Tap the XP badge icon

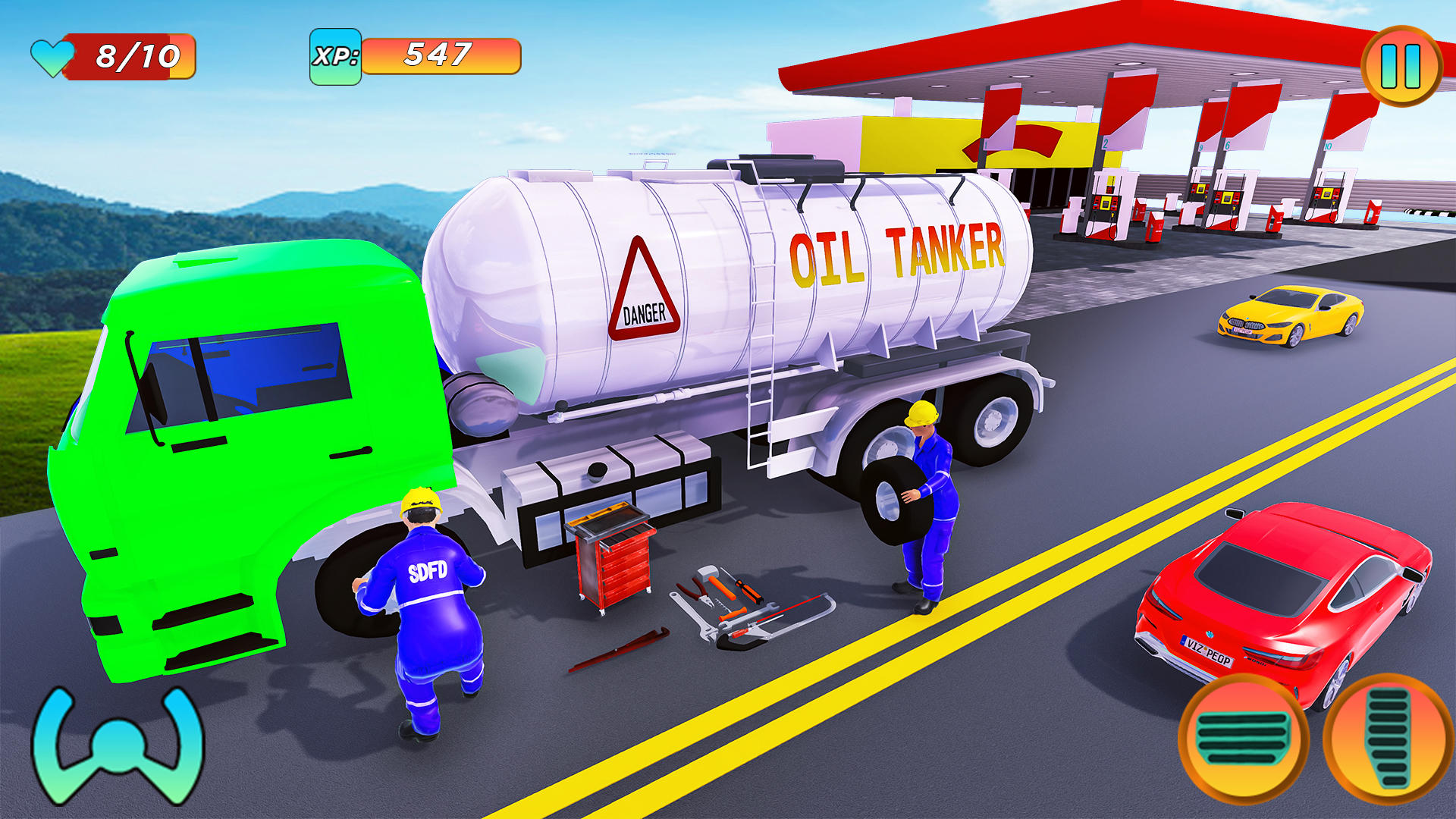tap(336, 57)
